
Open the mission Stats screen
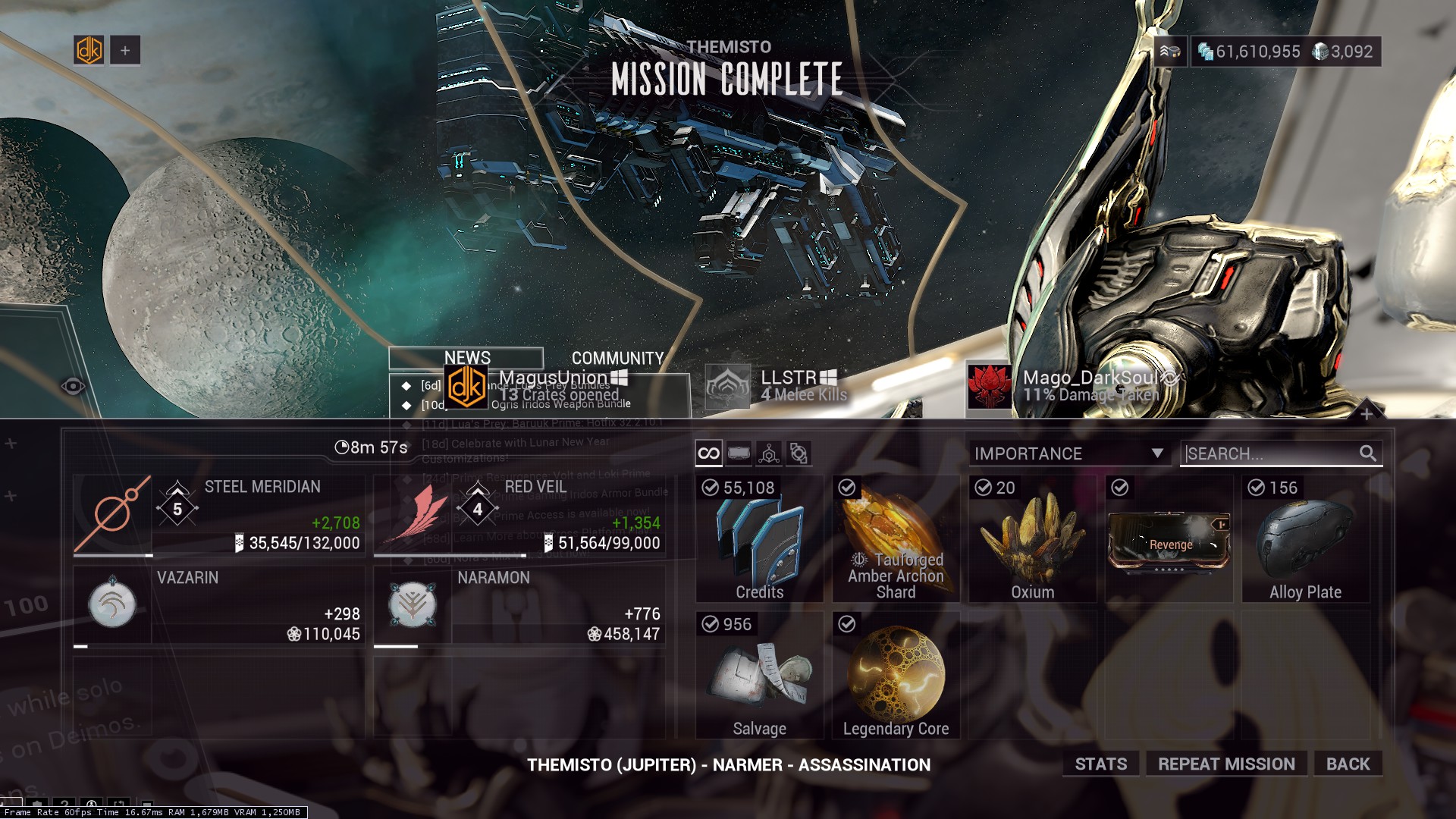click(x=1100, y=764)
